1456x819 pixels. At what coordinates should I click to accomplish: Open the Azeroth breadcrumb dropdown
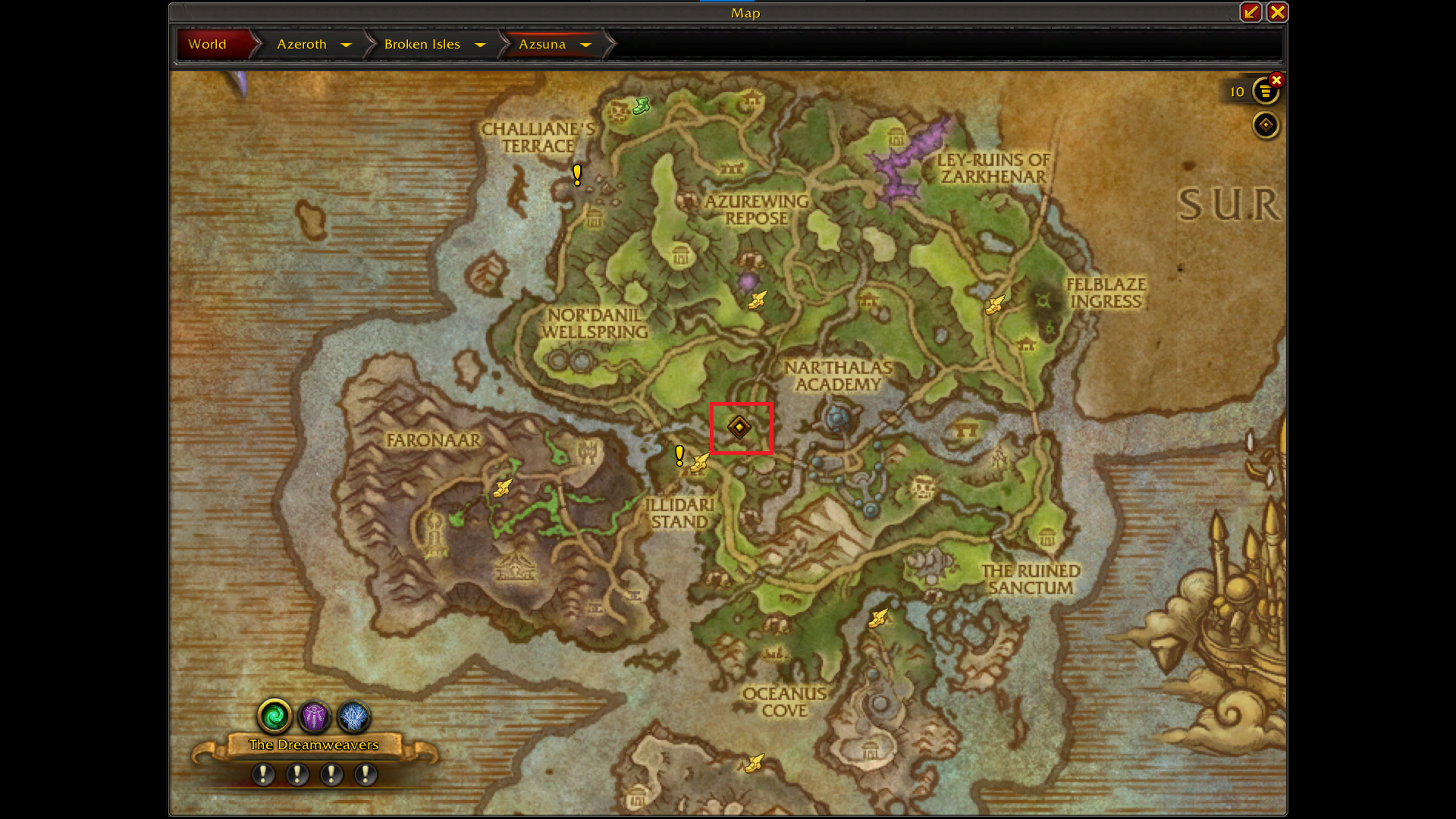[x=346, y=45]
